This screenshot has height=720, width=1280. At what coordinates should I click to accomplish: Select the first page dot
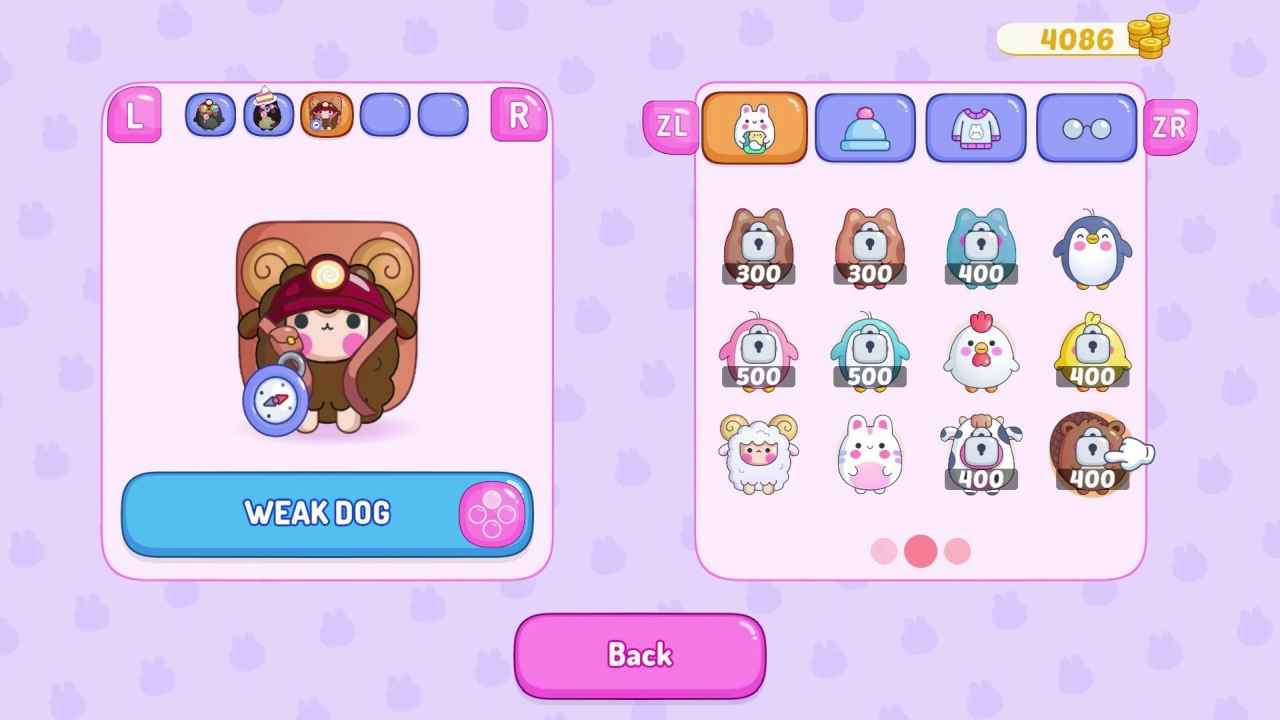[883, 551]
